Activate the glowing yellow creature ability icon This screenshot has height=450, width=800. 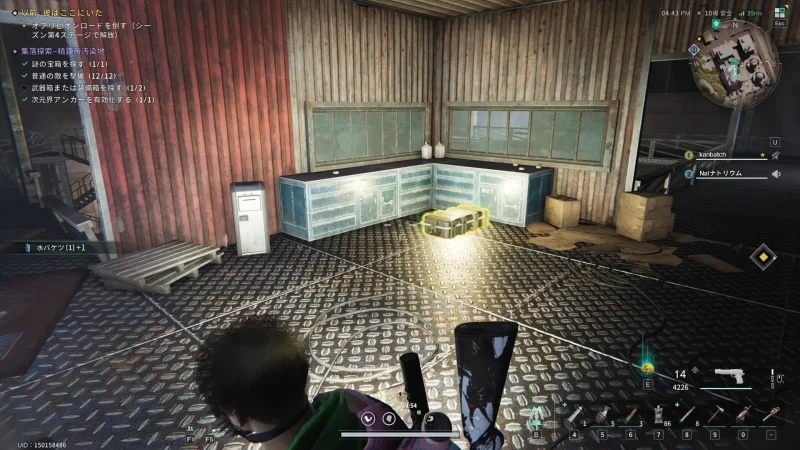coord(648,367)
